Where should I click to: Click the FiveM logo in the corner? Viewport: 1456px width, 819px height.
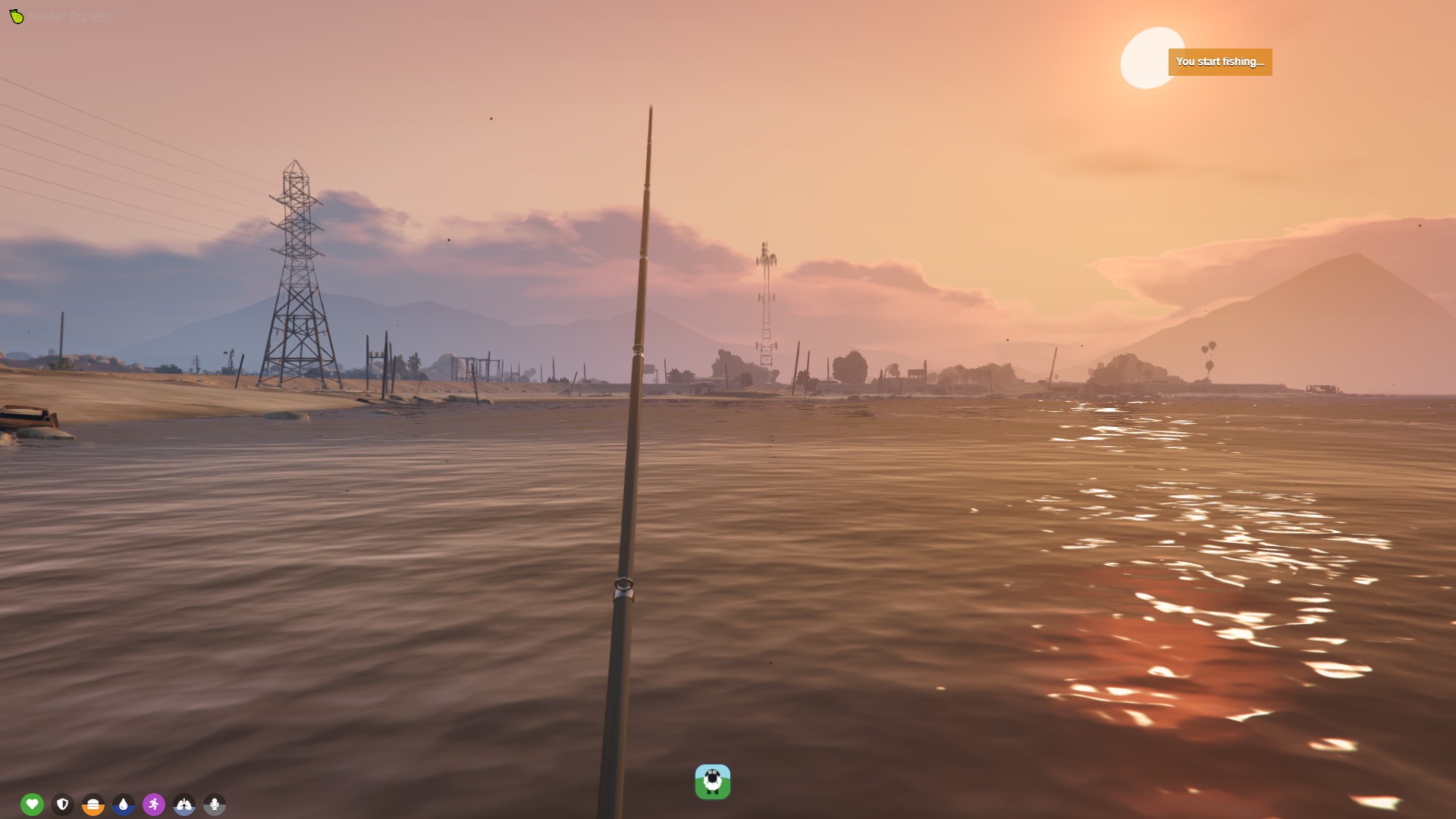(16, 16)
